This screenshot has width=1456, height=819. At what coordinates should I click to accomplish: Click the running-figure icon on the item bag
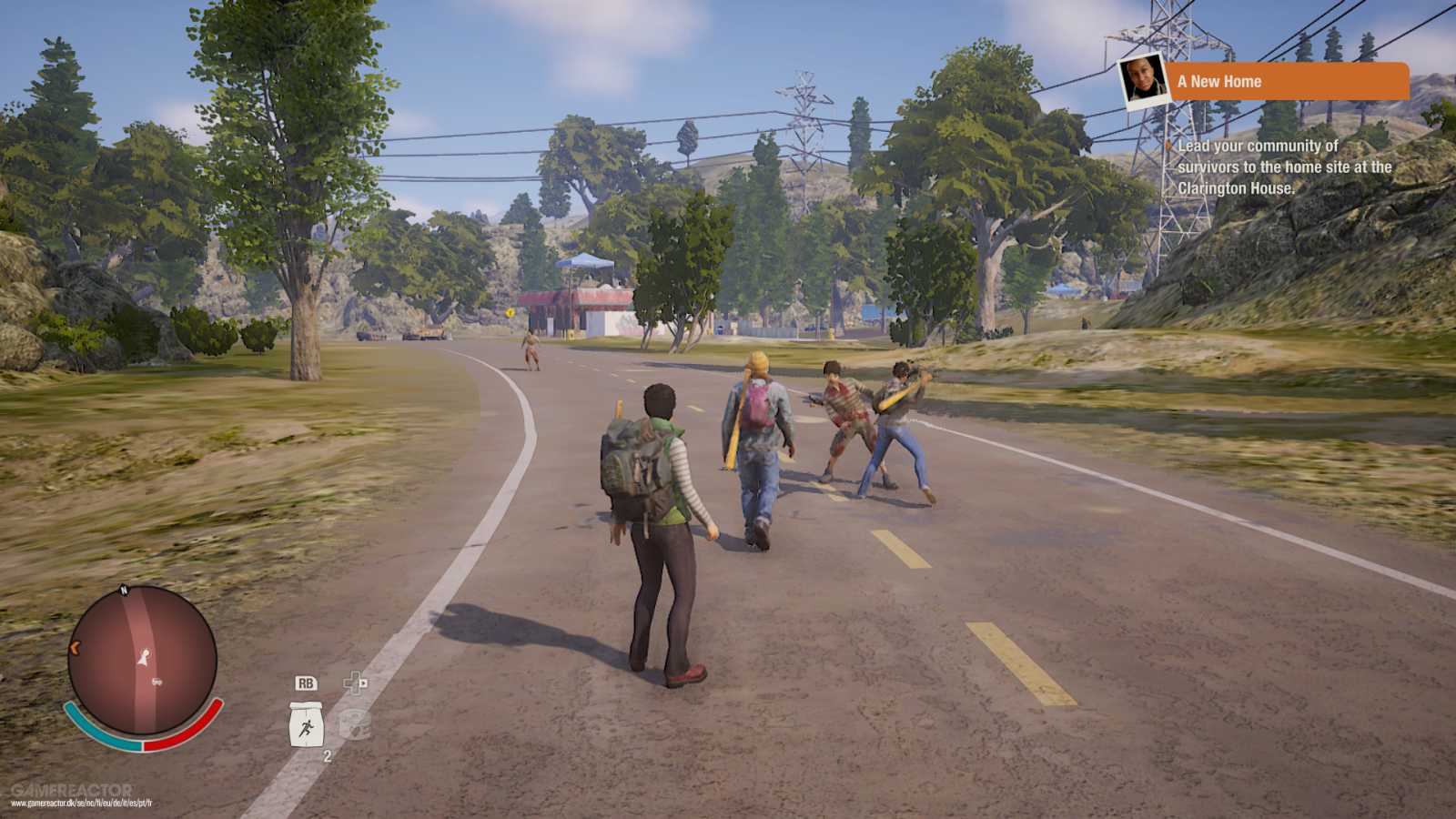(x=306, y=727)
